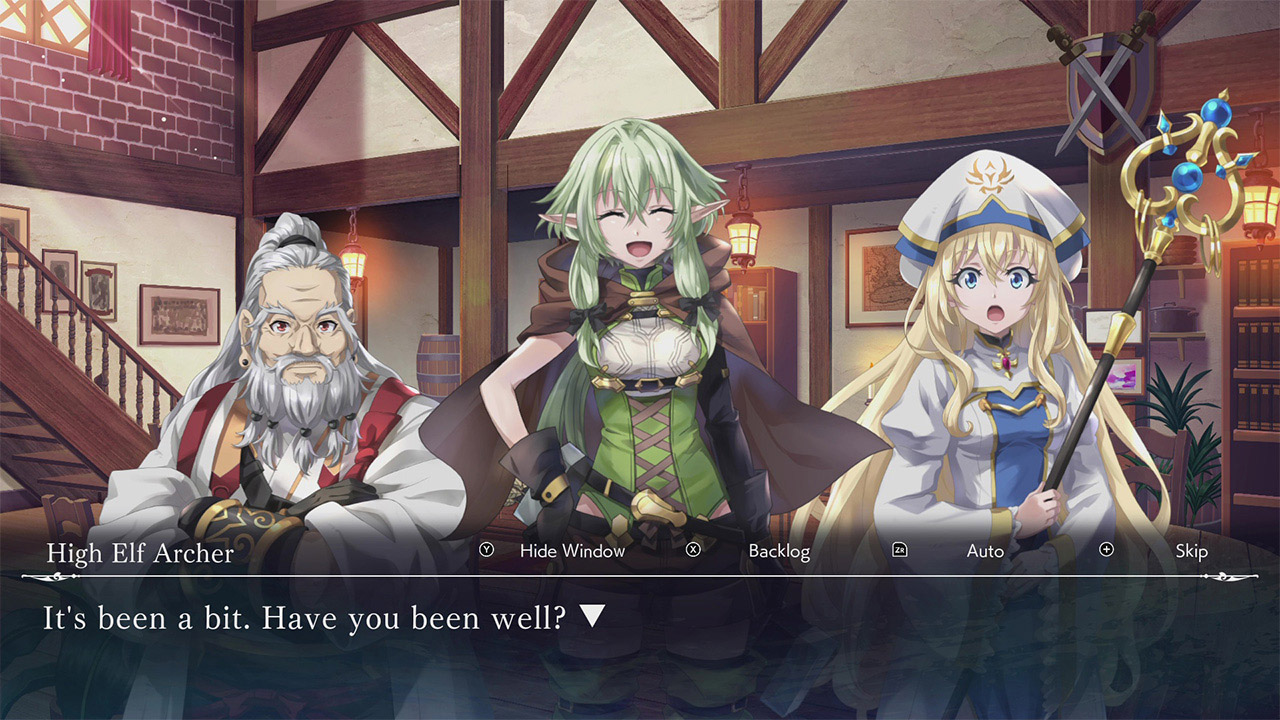Click the Skip label text
The image size is (1280, 720).
(1191, 550)
